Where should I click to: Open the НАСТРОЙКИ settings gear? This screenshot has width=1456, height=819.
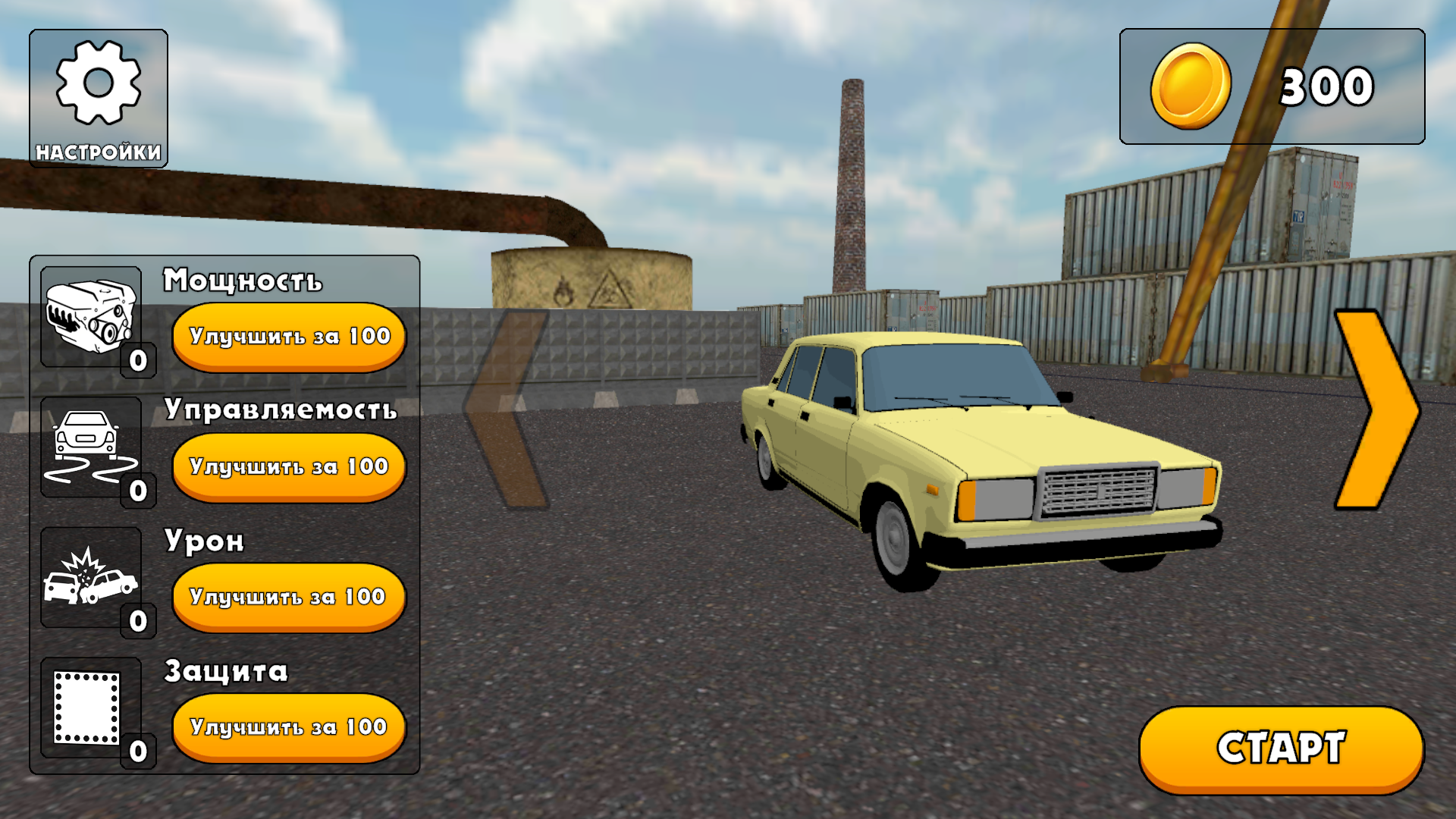(x=97, y=97)
